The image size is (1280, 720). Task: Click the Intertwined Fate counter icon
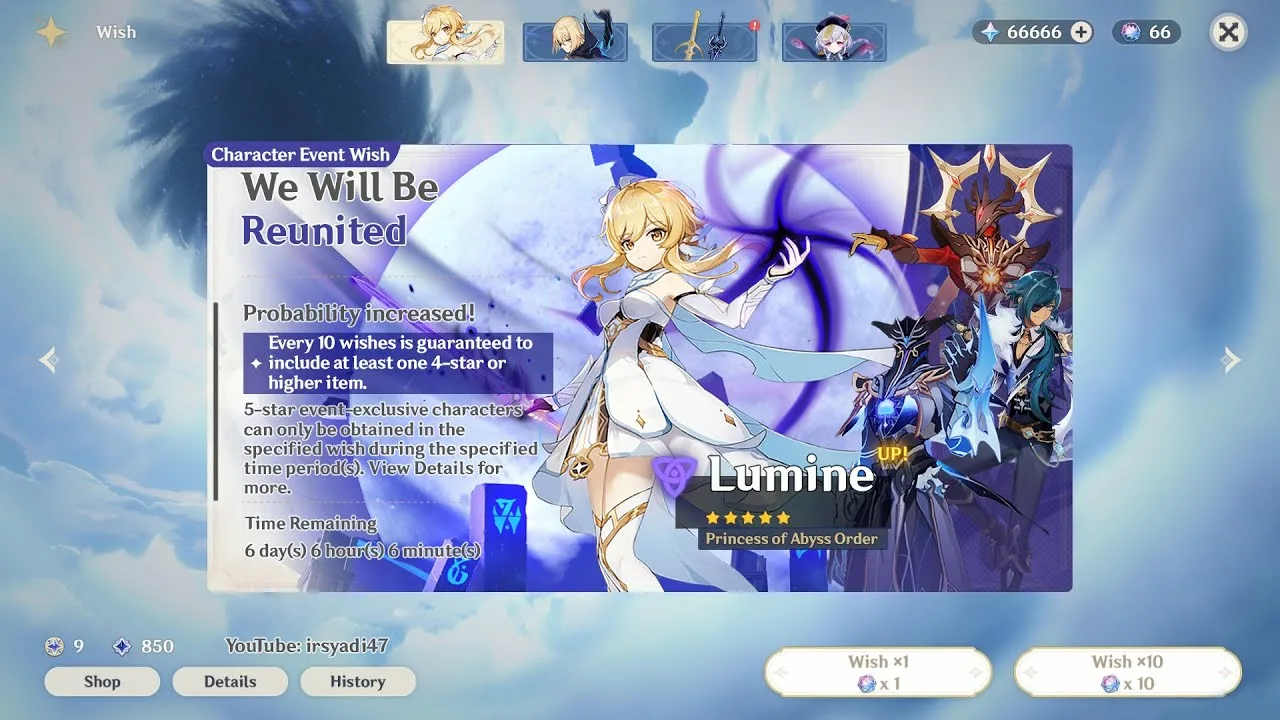click(1131, 31)
